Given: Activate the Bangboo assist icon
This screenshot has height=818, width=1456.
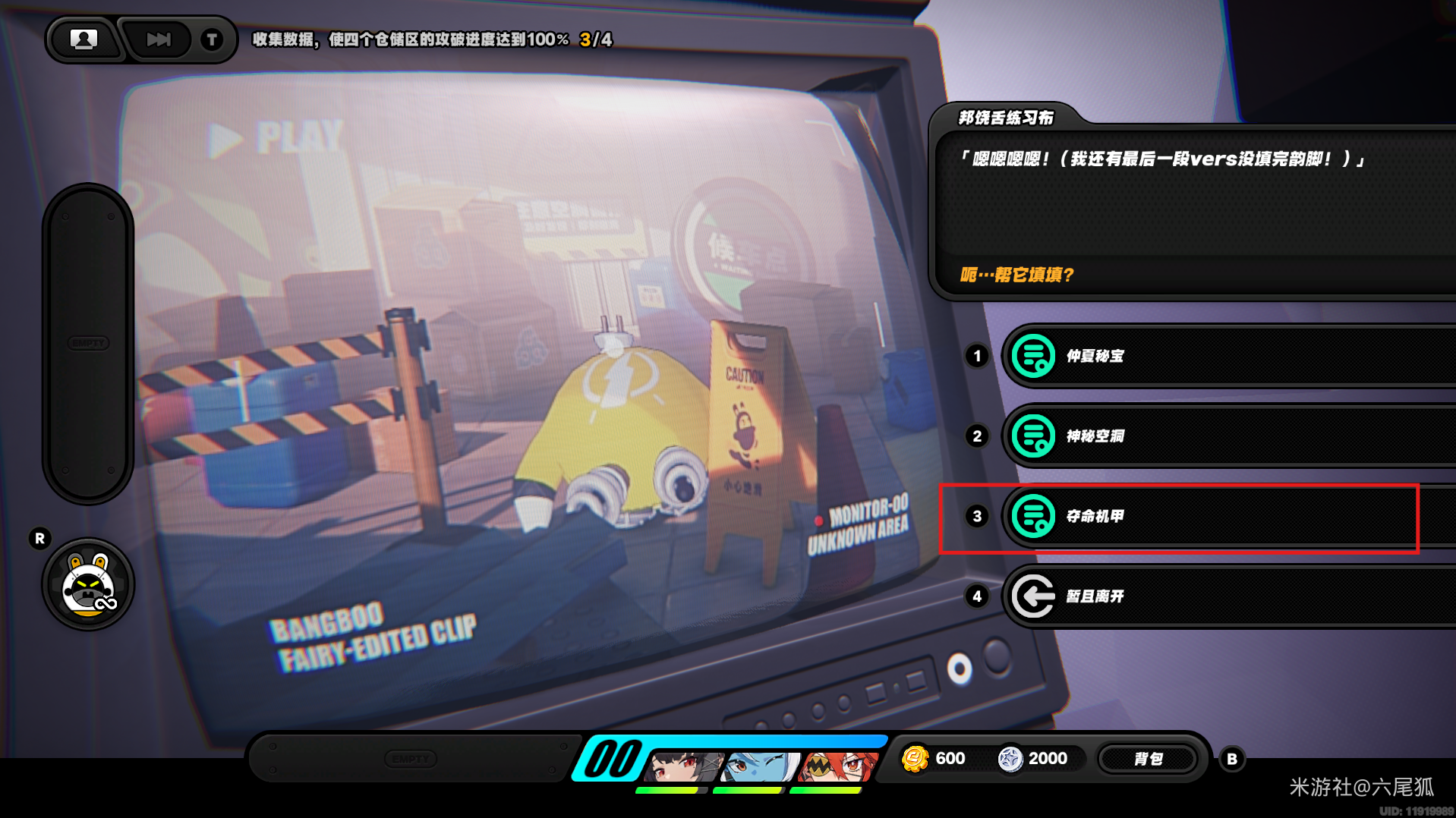Looking at the screenshot, I should point(89,585).
